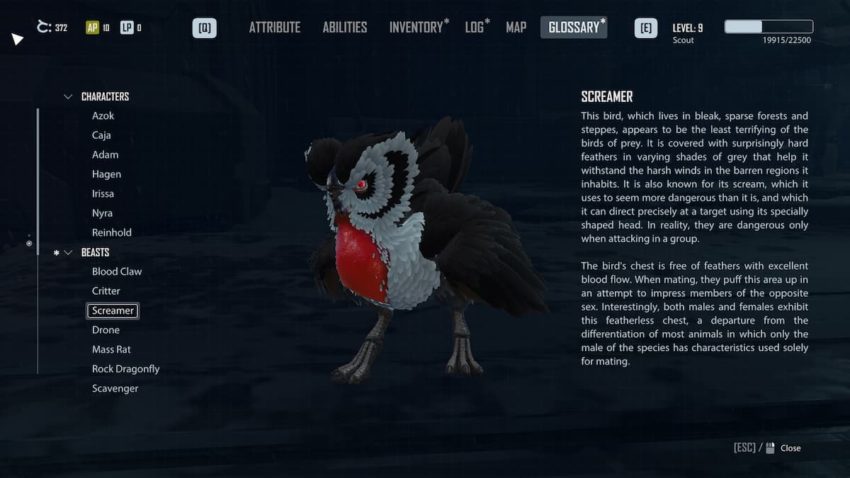View the Adam character entry

tap(105, 155)
